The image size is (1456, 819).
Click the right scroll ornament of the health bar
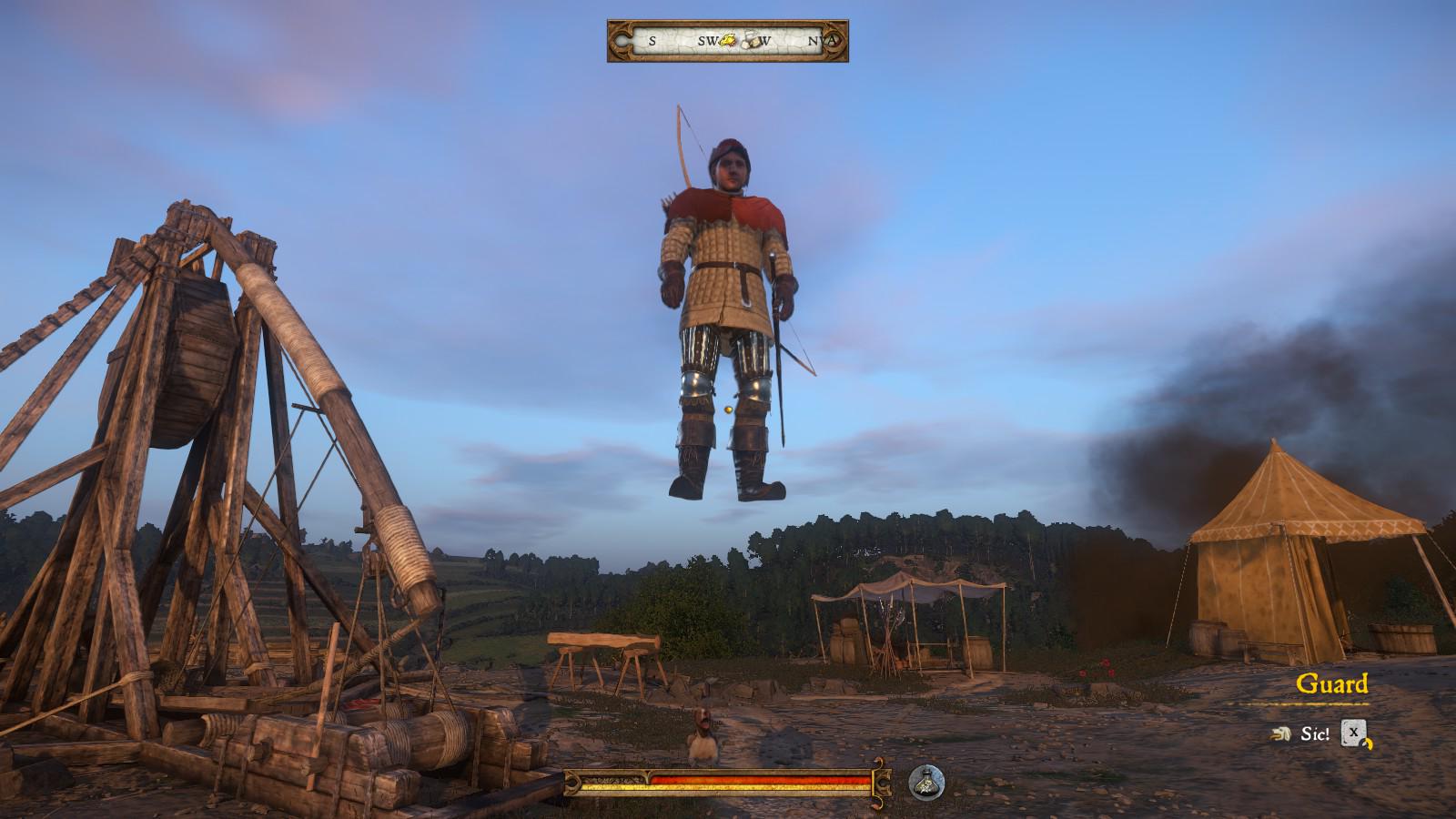point(878,784)
